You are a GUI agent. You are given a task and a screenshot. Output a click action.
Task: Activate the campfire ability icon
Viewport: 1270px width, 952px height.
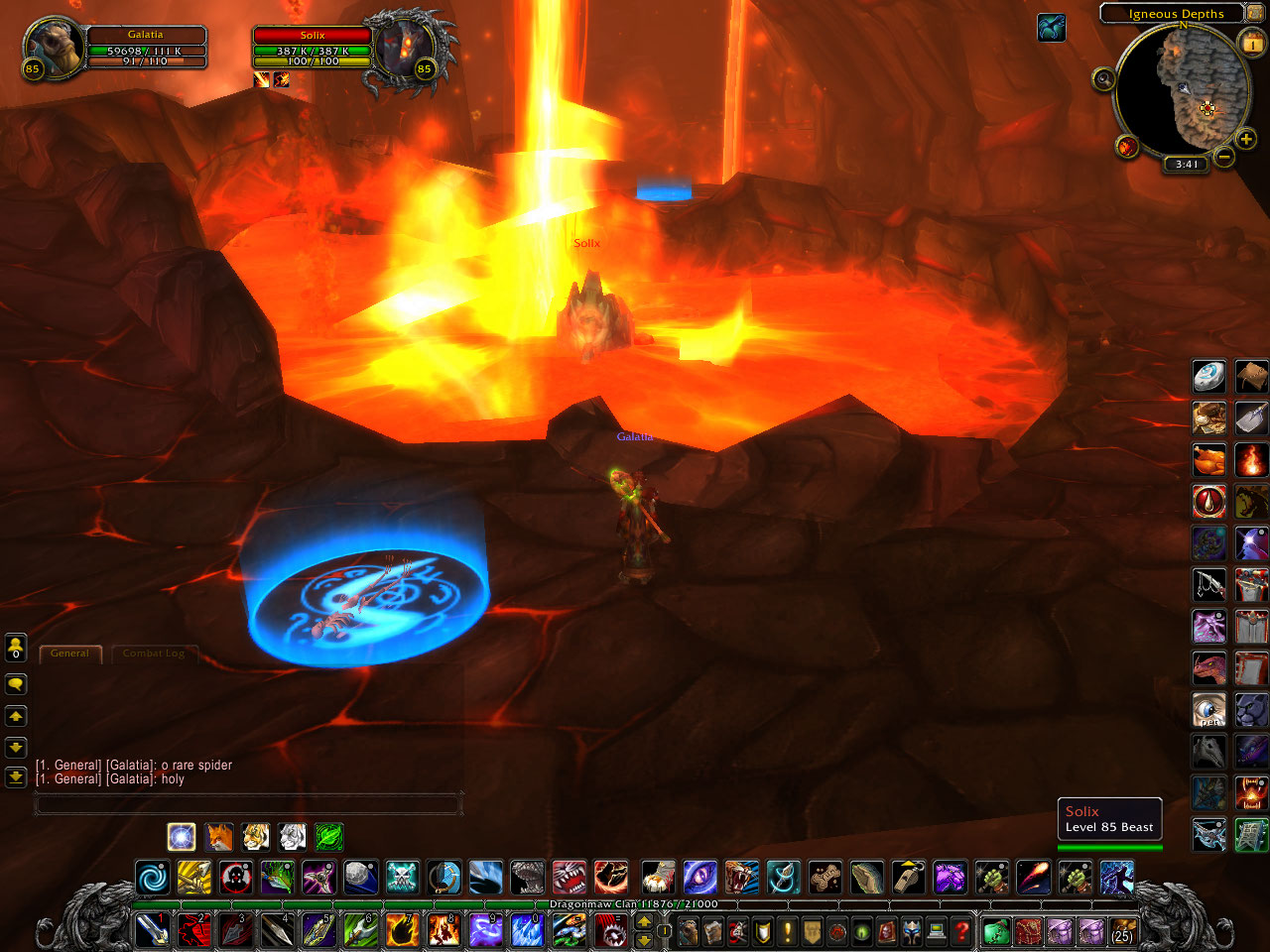coord(1251,460)
